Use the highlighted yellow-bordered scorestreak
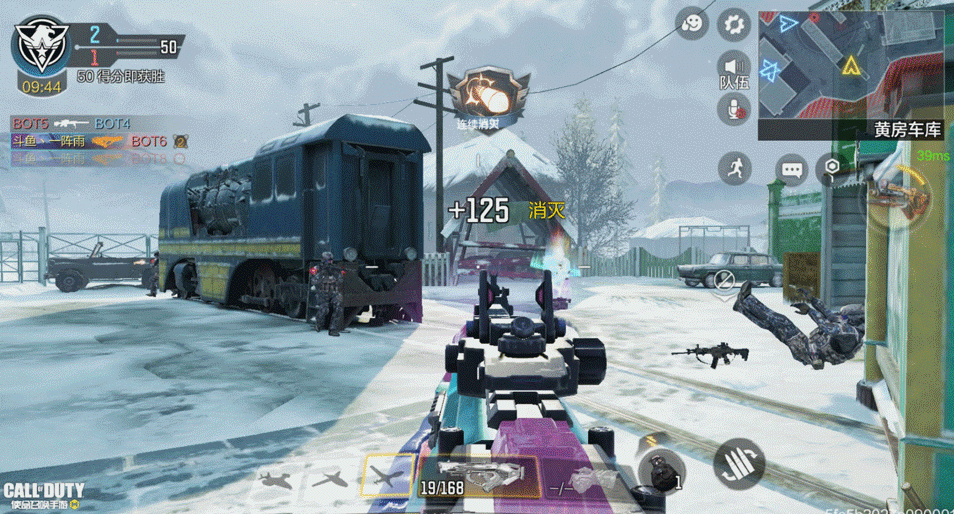Image resolution: width=954 pixels, height=514 pixels. point(388,476)
